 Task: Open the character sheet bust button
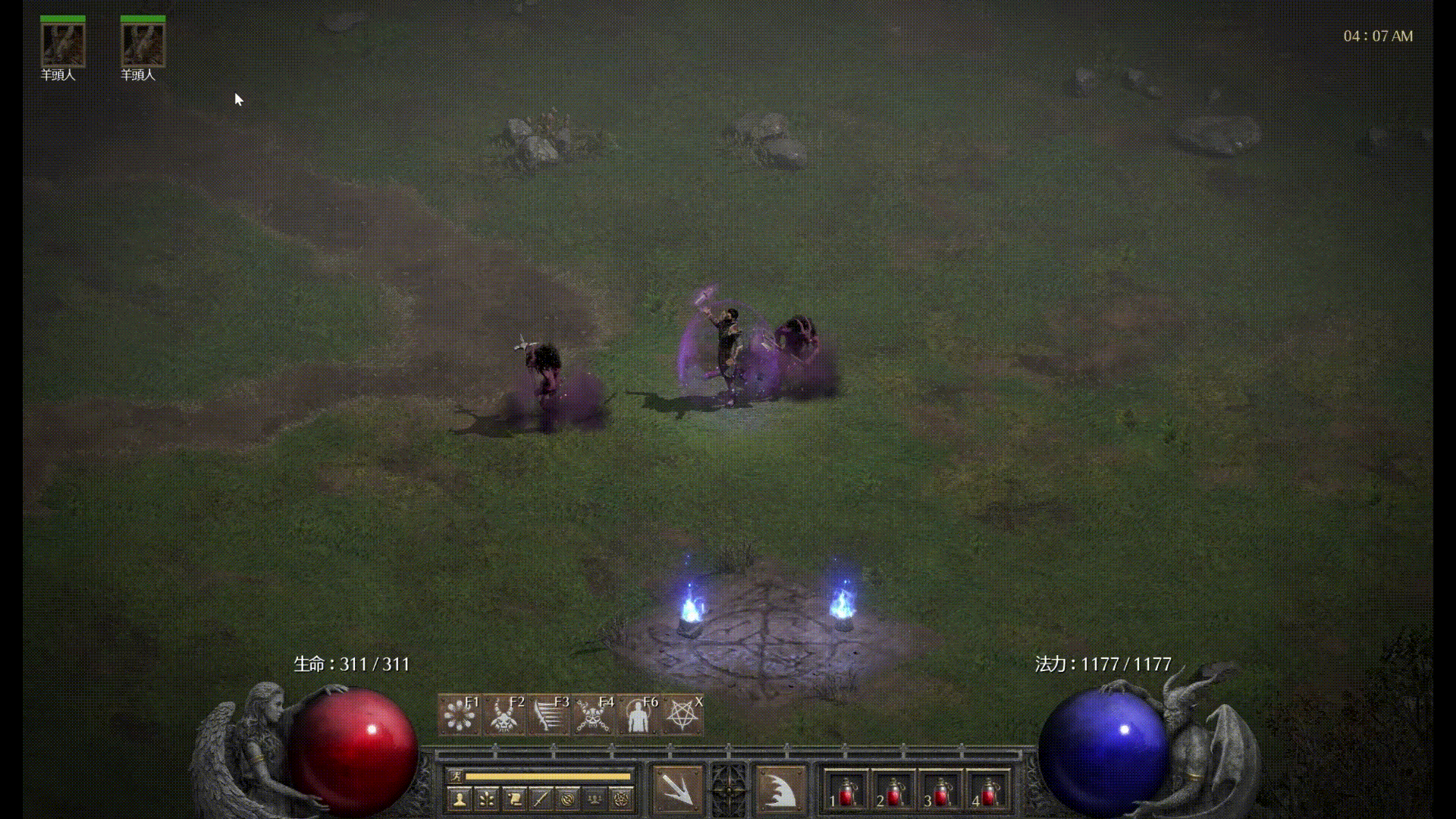coord(459,799)
